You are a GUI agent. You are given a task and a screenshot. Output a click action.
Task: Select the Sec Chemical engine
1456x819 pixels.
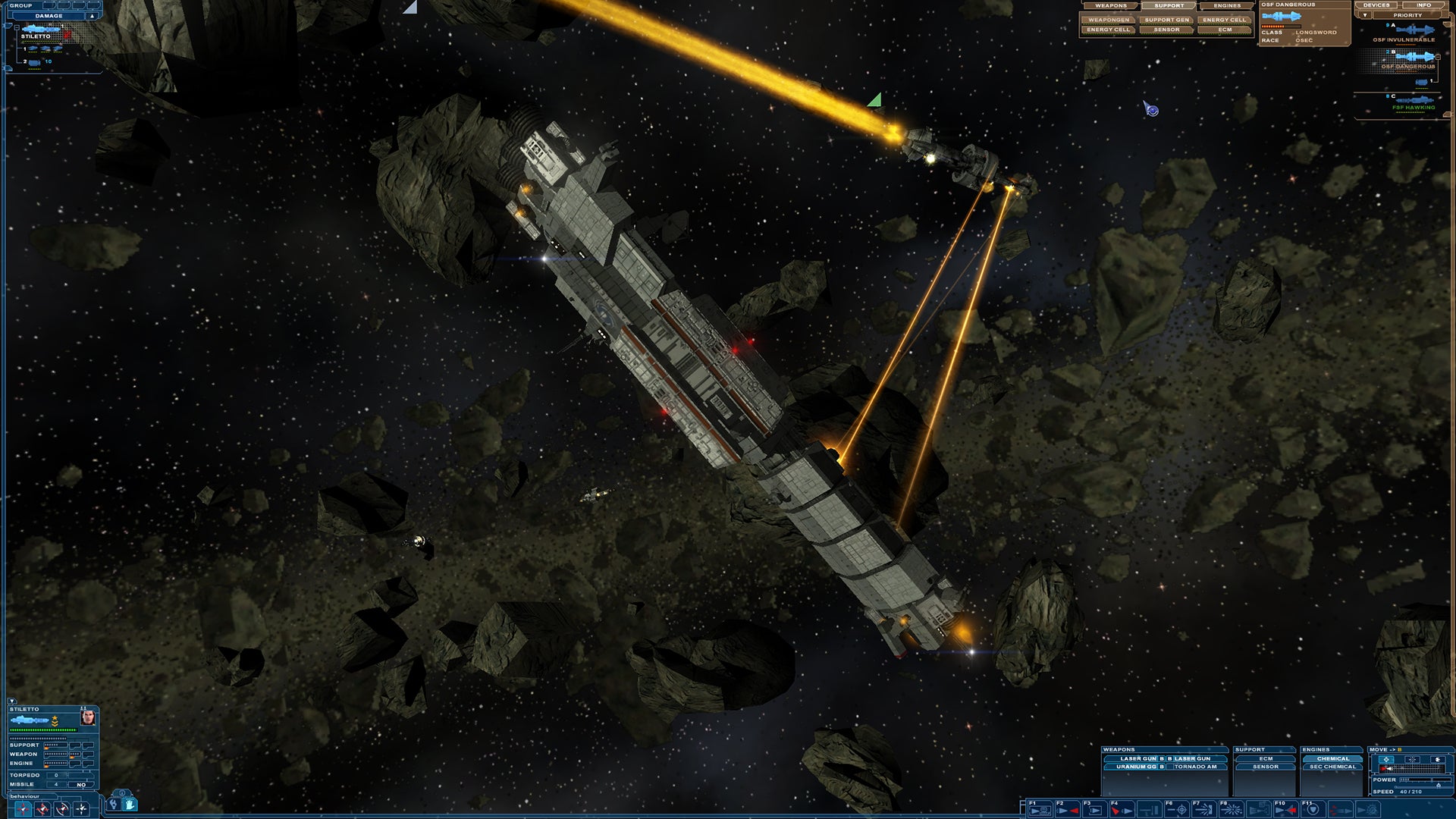(1332, 767)
